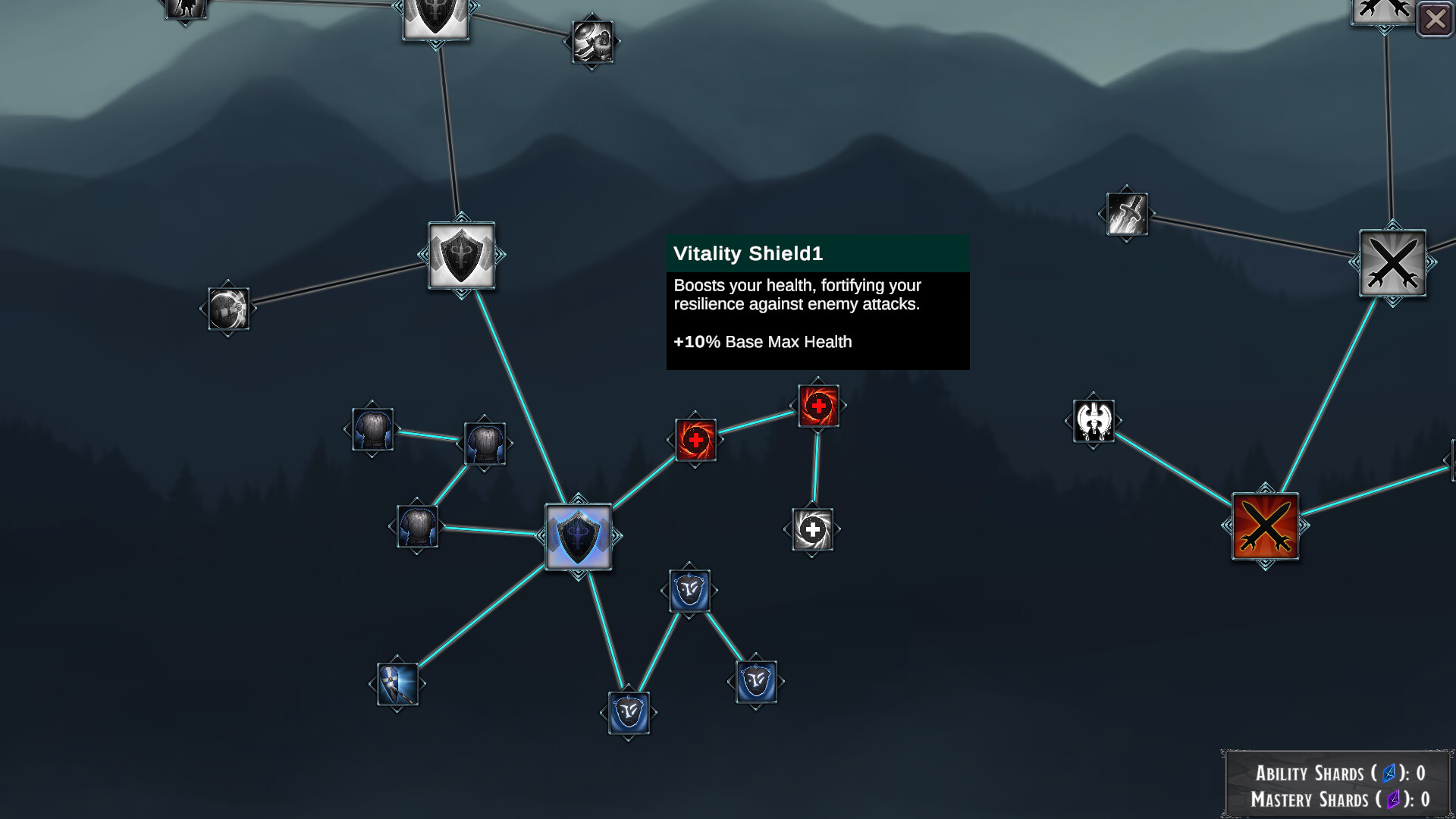Select the red health cross node near tooltip
Image resolution: width=1456 pixels, height=819 pixels.
(696, 440)
